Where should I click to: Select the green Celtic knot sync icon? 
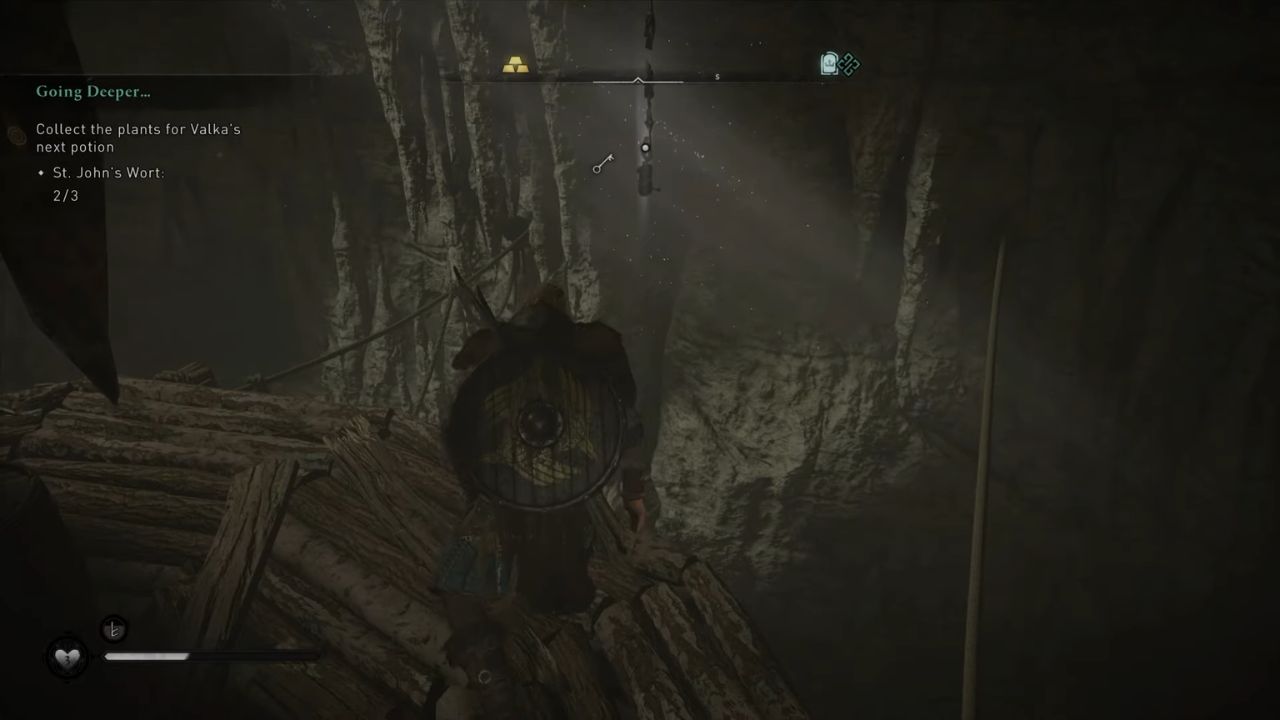tap(849, 64)
